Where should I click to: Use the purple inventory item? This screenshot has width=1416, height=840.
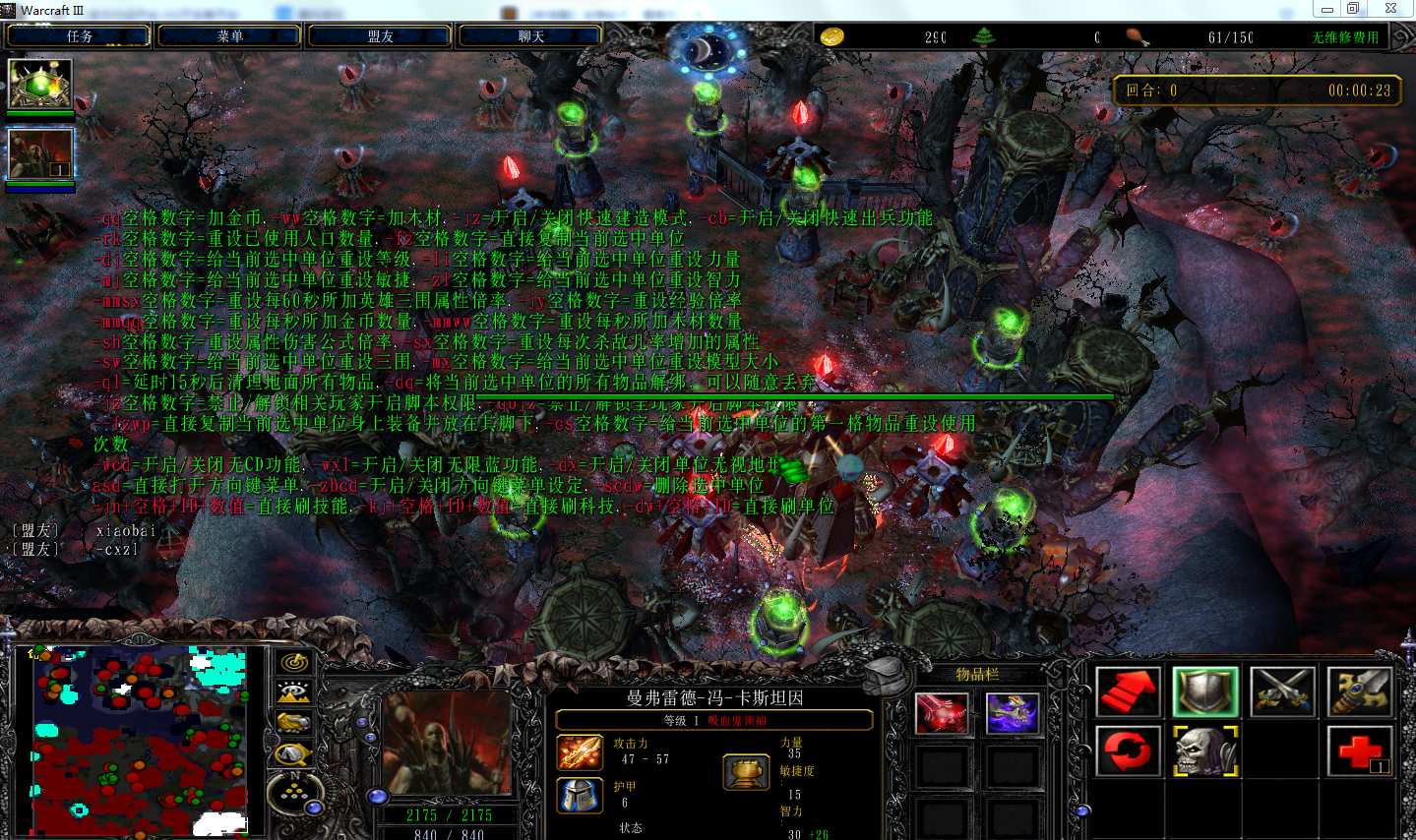click(x=1013, y=713)
